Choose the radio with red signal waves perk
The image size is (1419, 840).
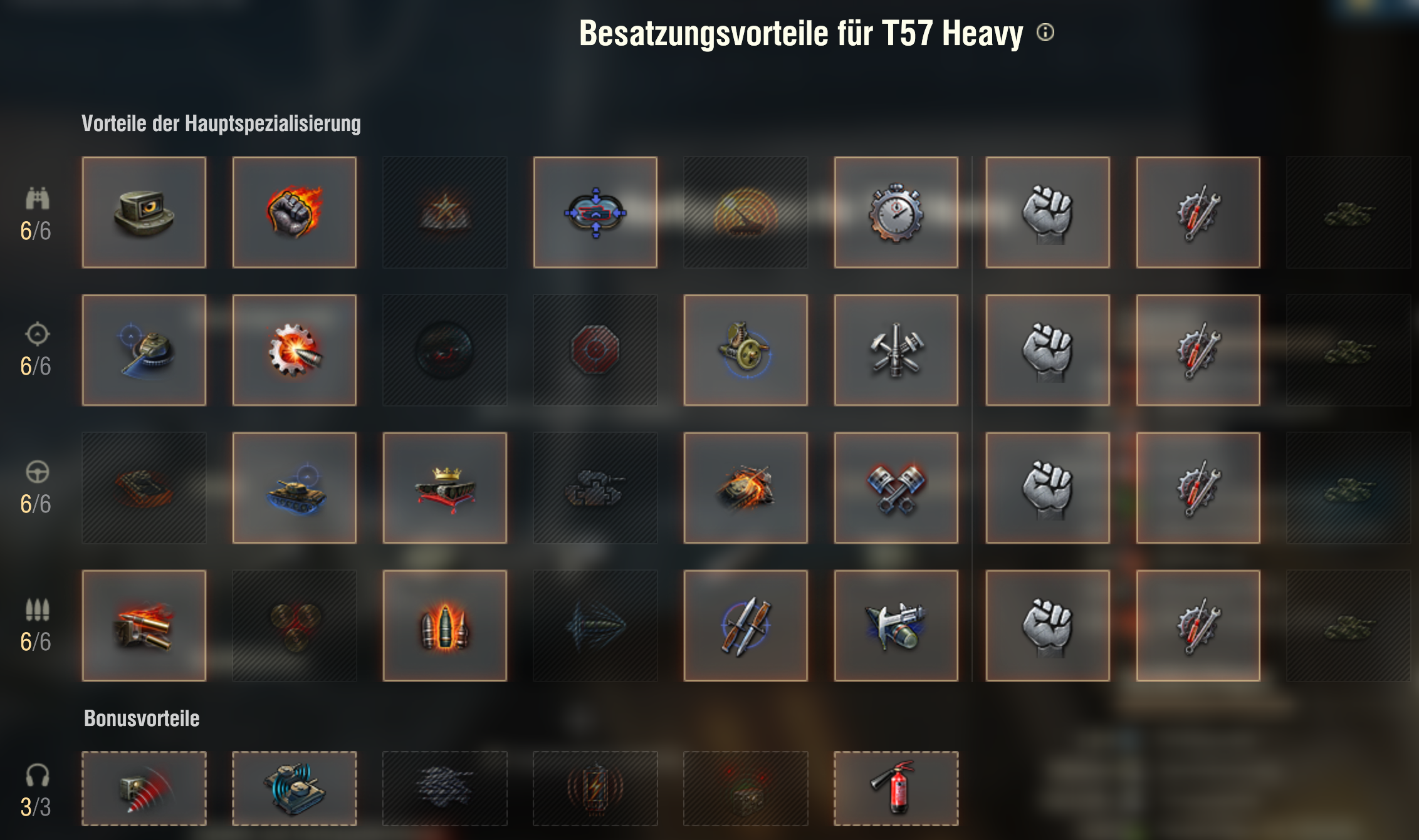144,789
